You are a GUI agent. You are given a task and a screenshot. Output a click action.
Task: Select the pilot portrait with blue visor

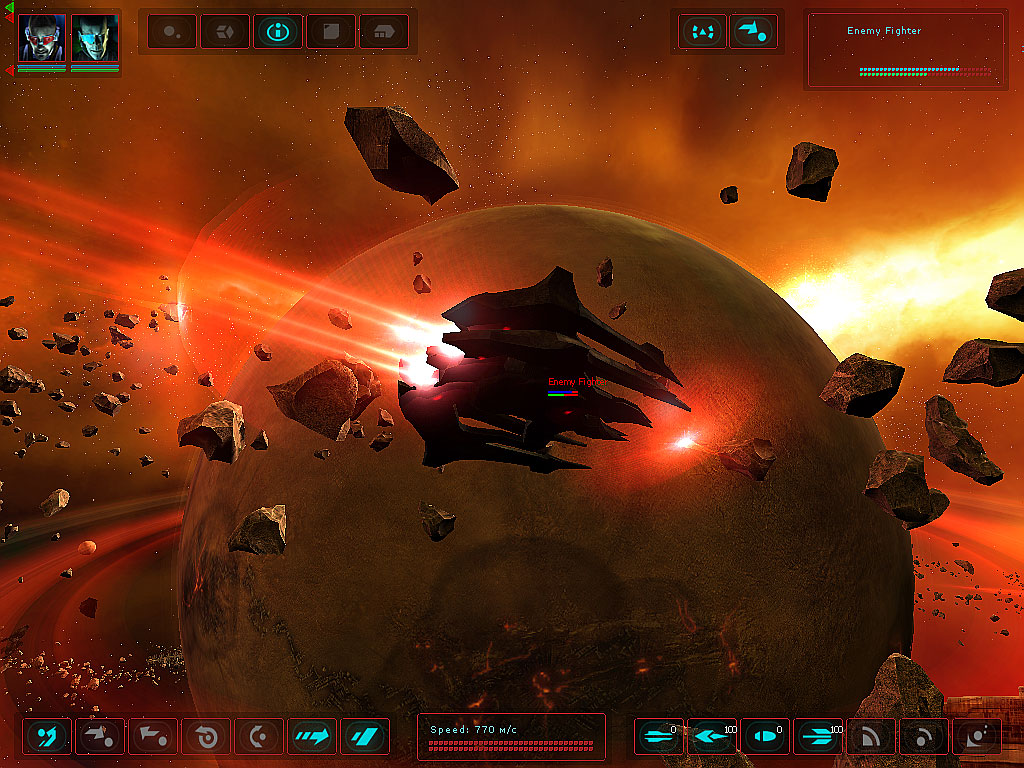[x=95, y=38]
